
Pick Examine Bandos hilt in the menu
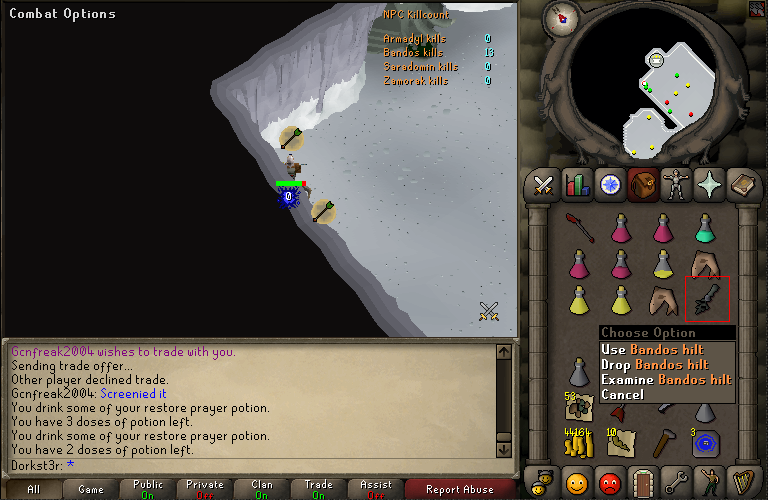click(667, 380)
